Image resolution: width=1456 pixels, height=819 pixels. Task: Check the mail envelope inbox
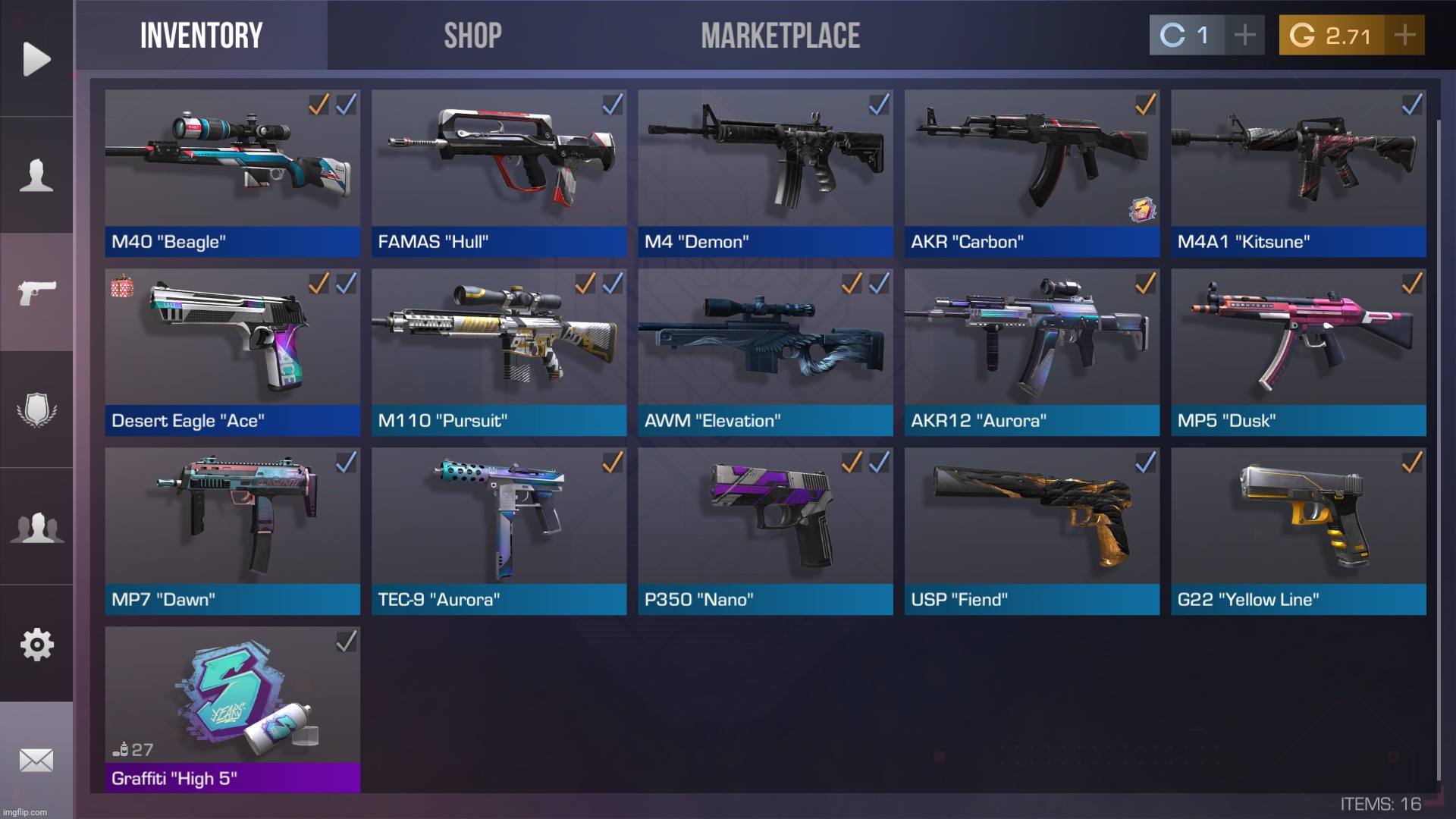pyautogui.click(x=36, y=760)
